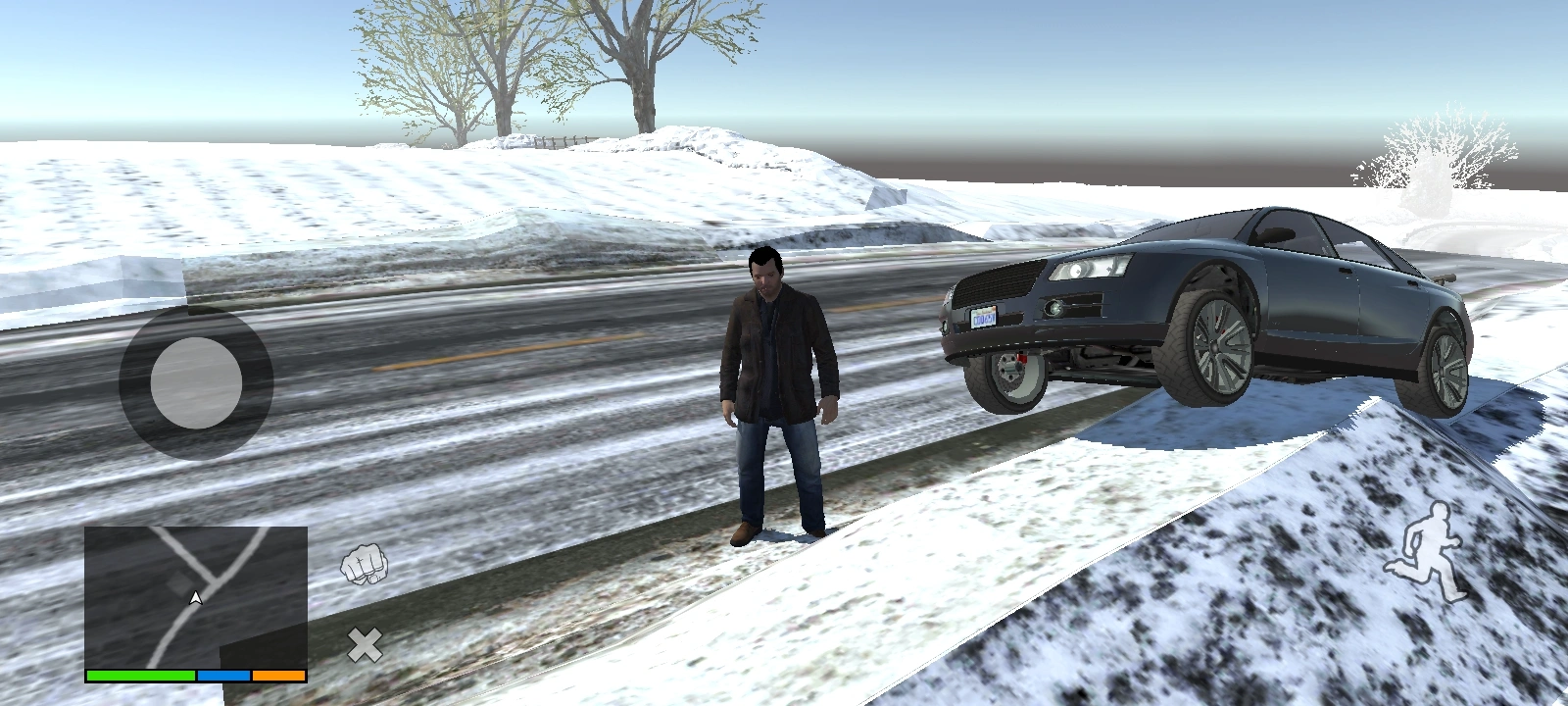Toggle sprint by tapping the runner silhouette

(x=1433, y=551)
